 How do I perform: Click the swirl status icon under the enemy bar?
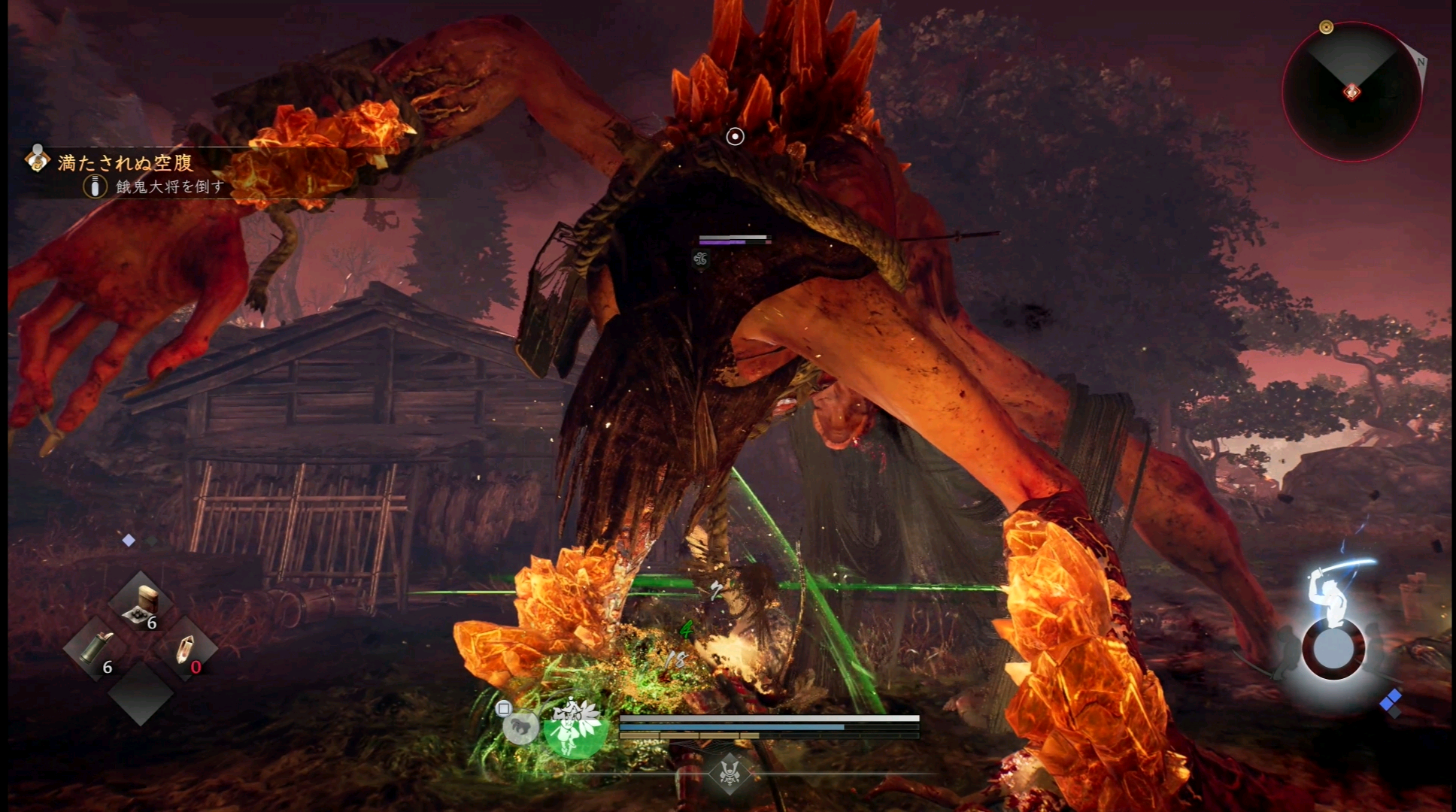coord(701,259)
